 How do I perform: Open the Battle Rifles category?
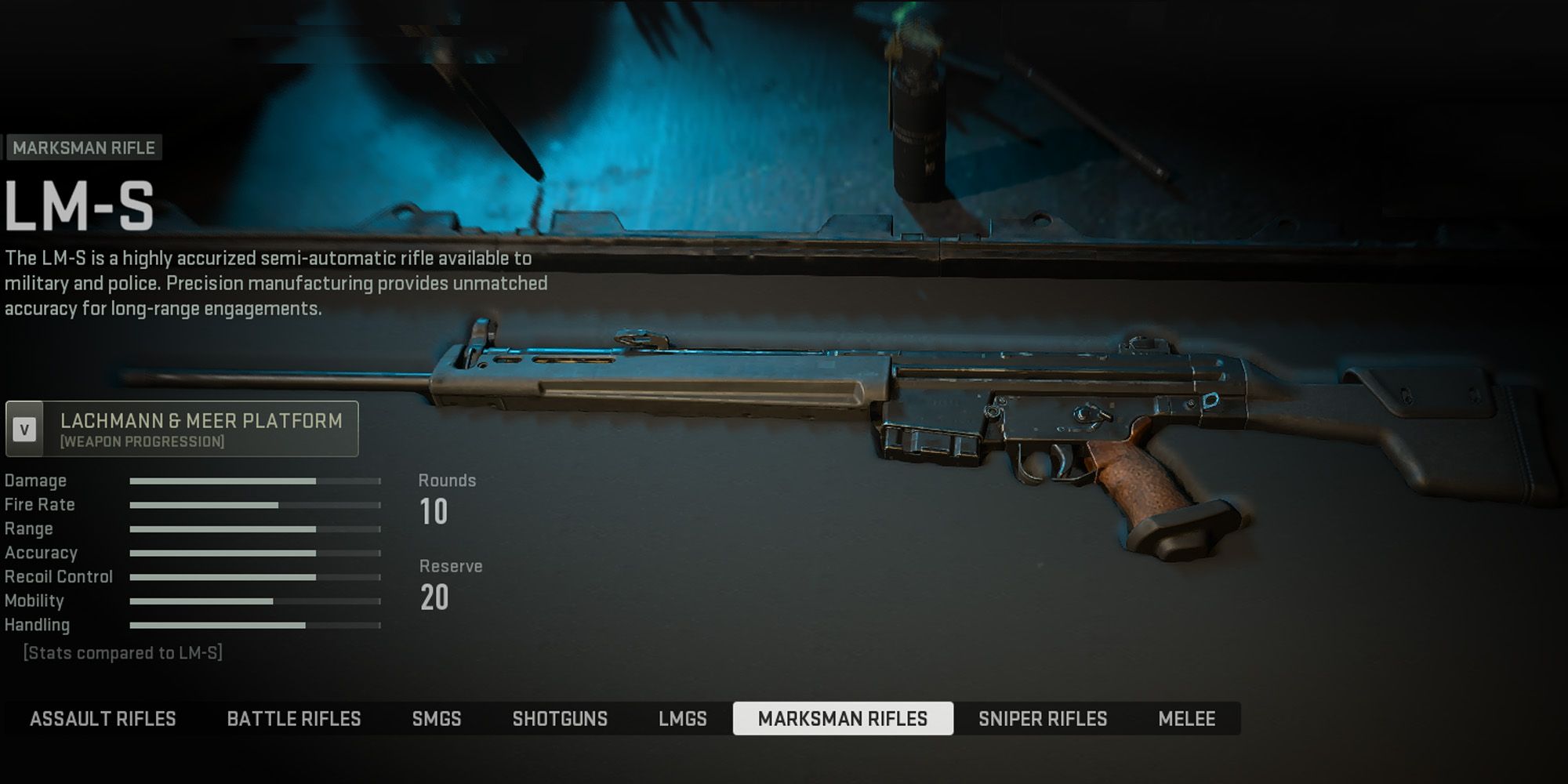(294, 718)
